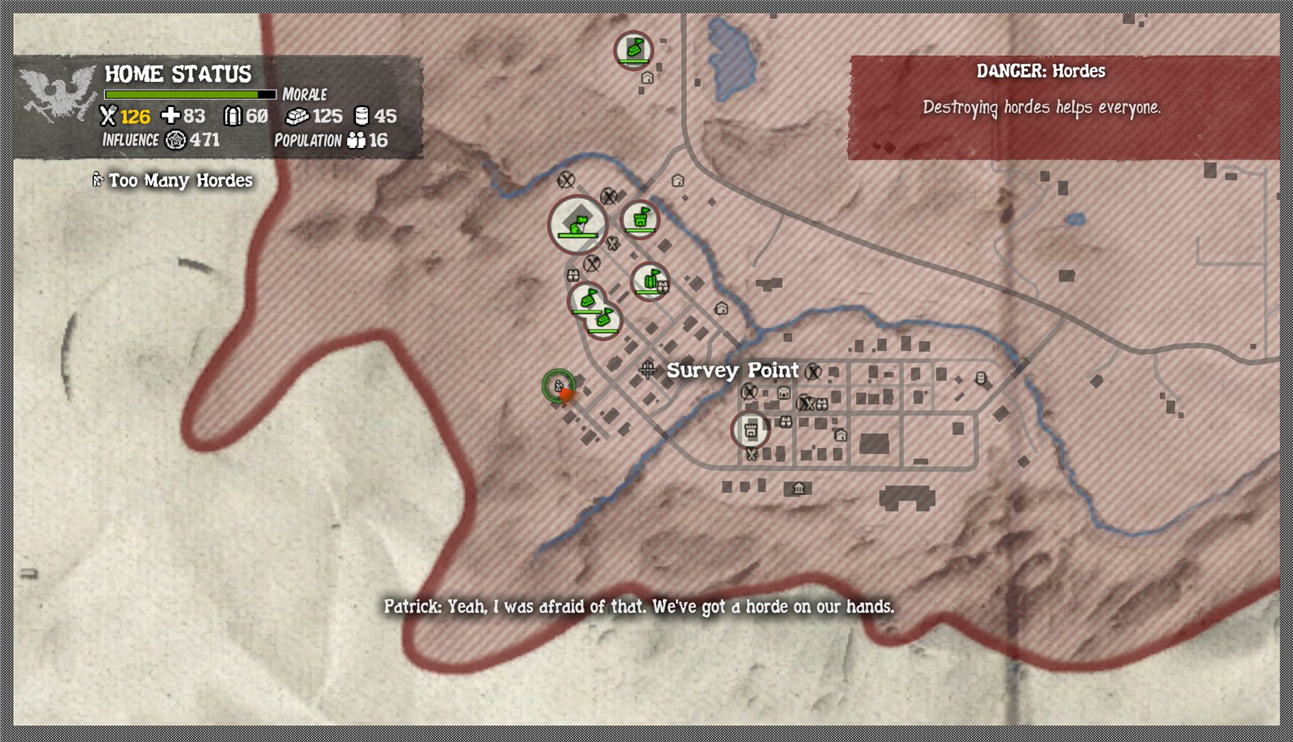The width and height of the screenshot is (1293, 742).
Task: Click the large home base marker
Action: (x=577, y=224)
